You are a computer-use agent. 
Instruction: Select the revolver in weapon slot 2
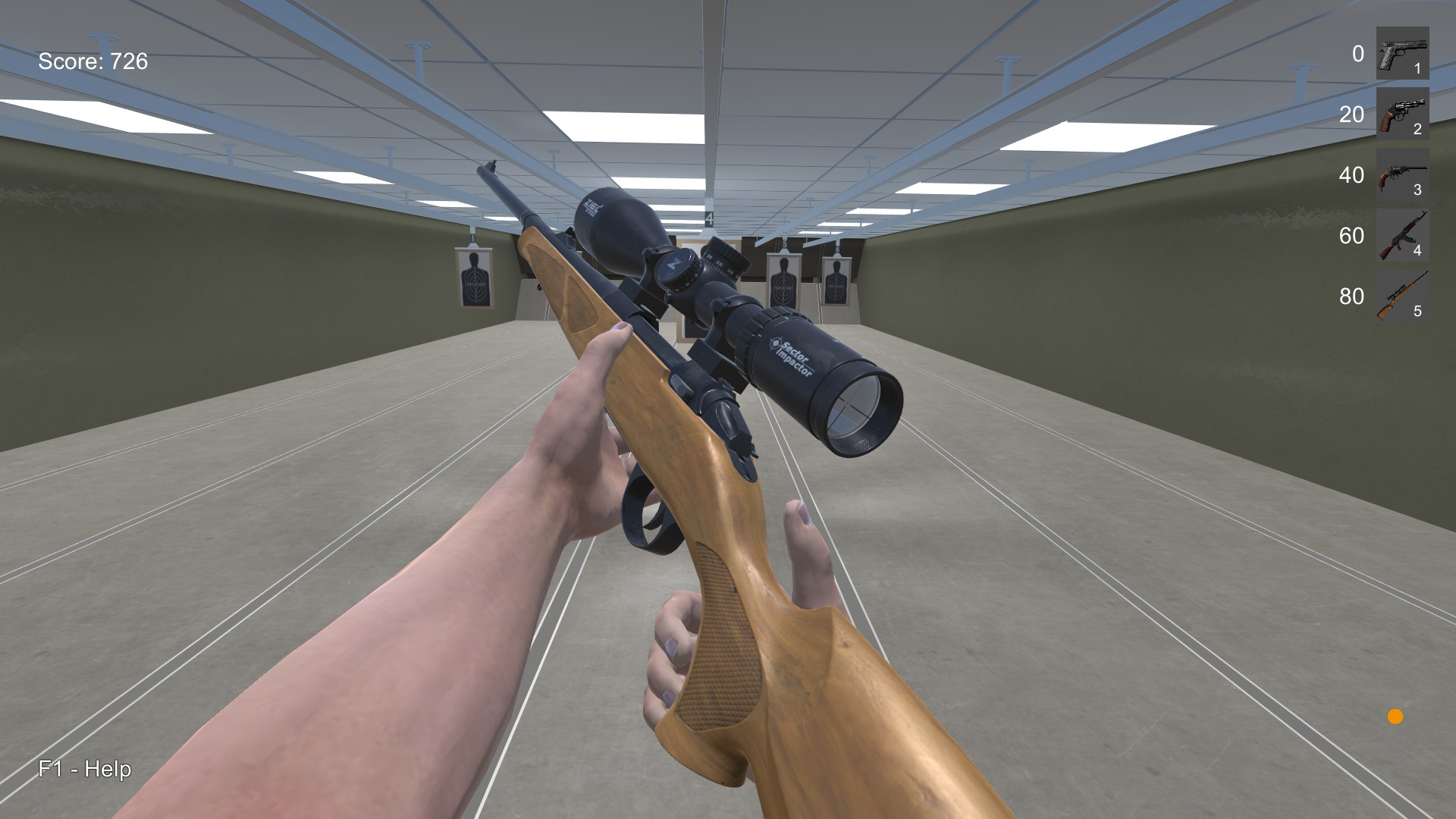click(1402, 115)
